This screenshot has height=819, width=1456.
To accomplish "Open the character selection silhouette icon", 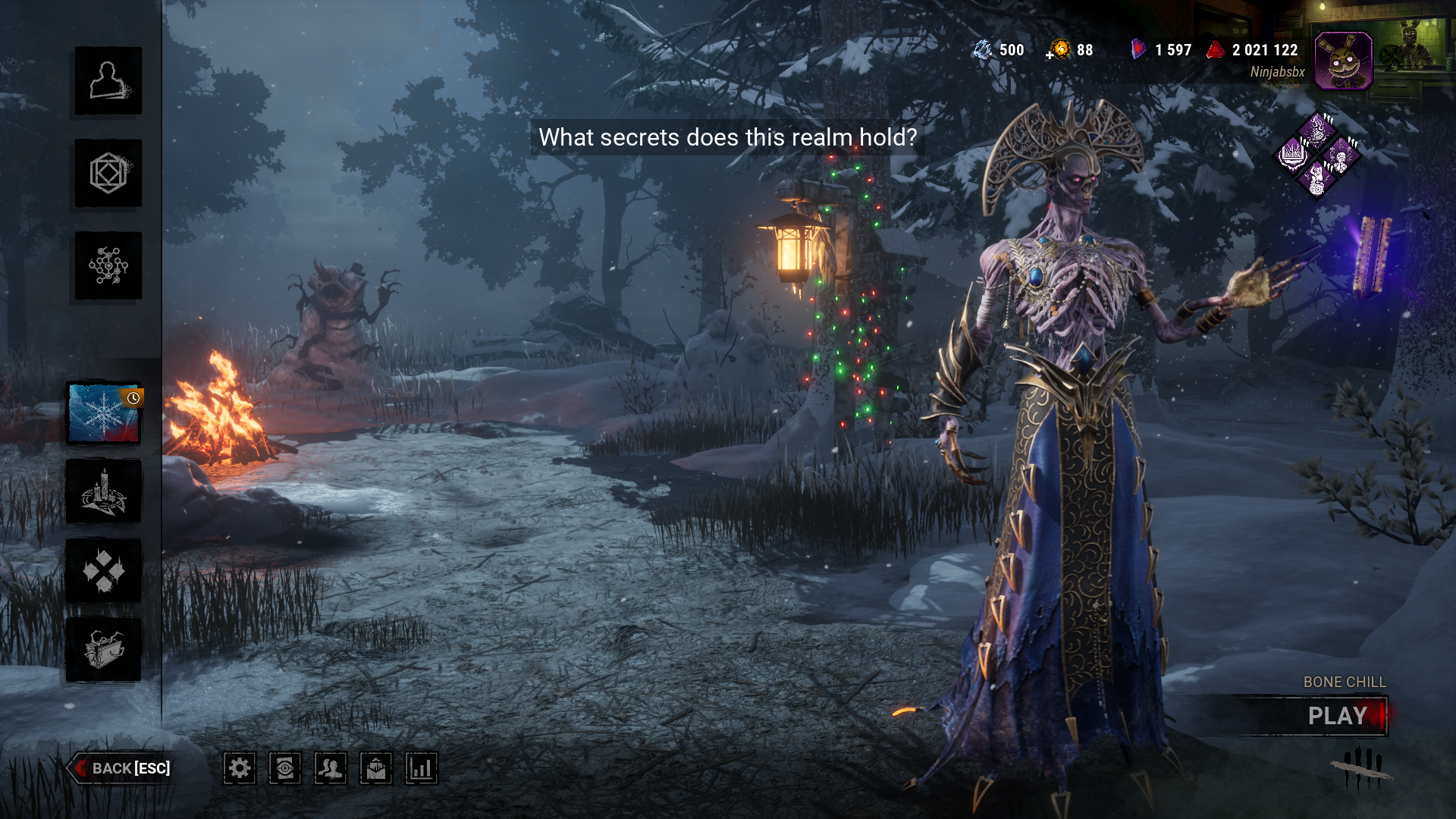I will coord(108,81).
